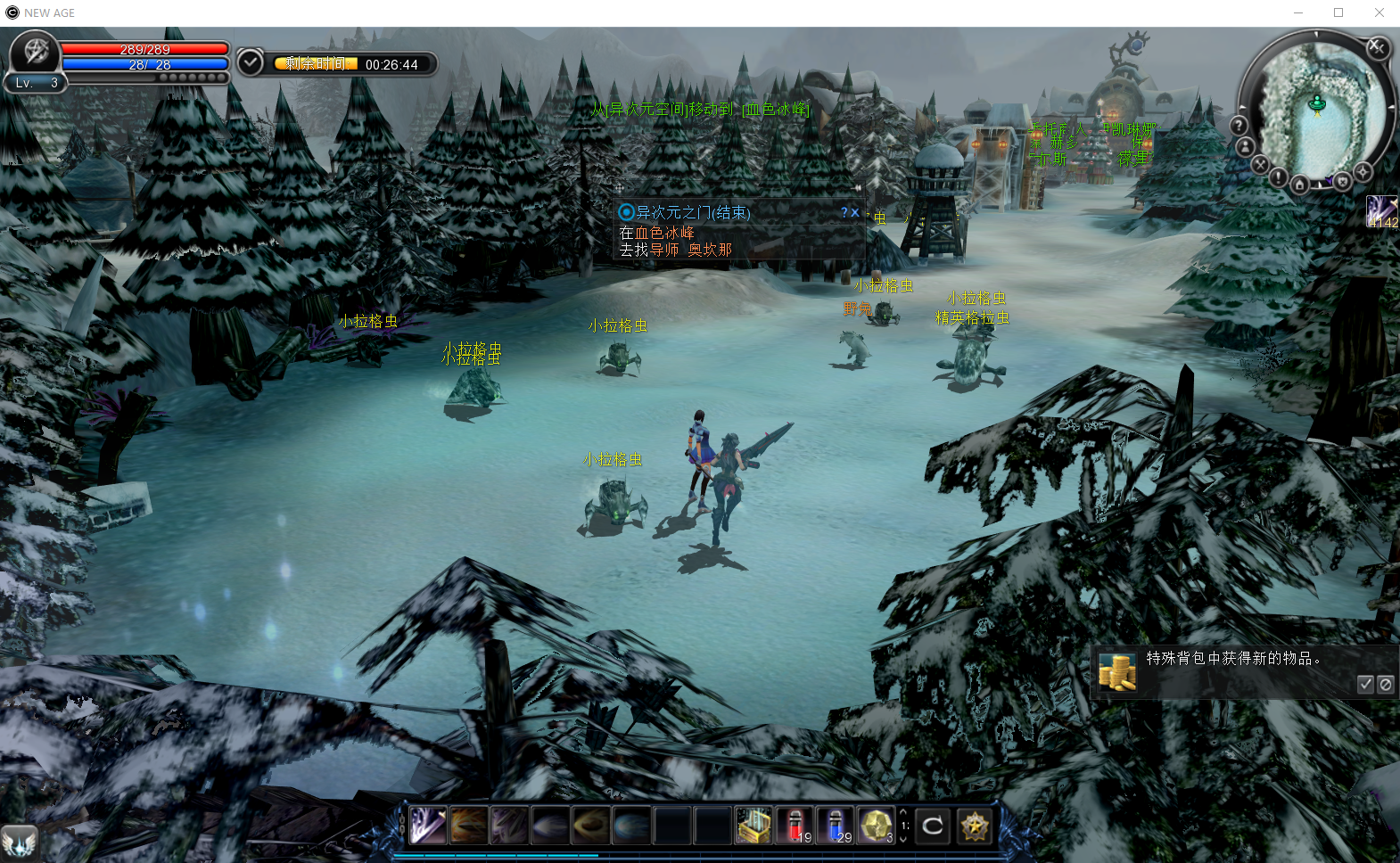1400x863 pixels.
Task: Click the 异次元之门 quest title
Action: (x=693, y=213)
